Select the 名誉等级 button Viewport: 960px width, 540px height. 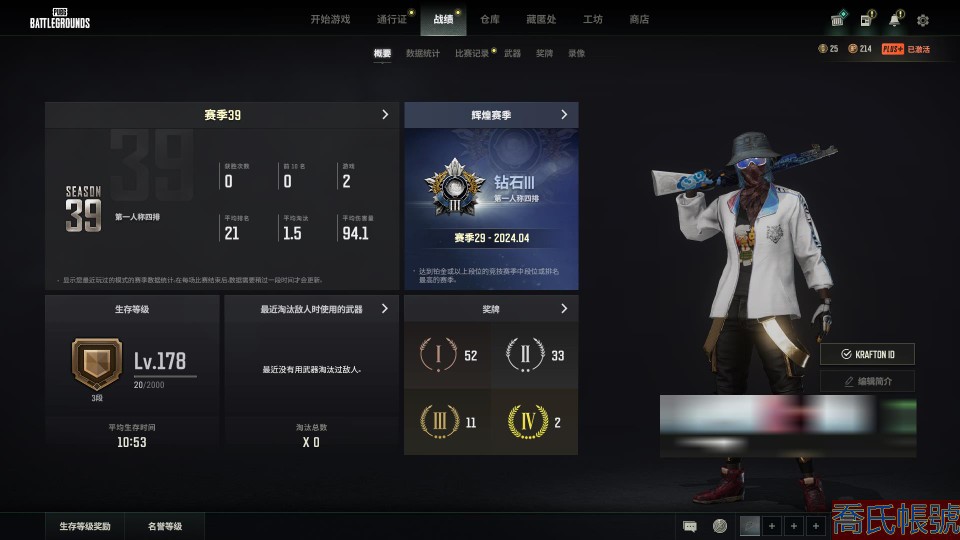point(164,526)
